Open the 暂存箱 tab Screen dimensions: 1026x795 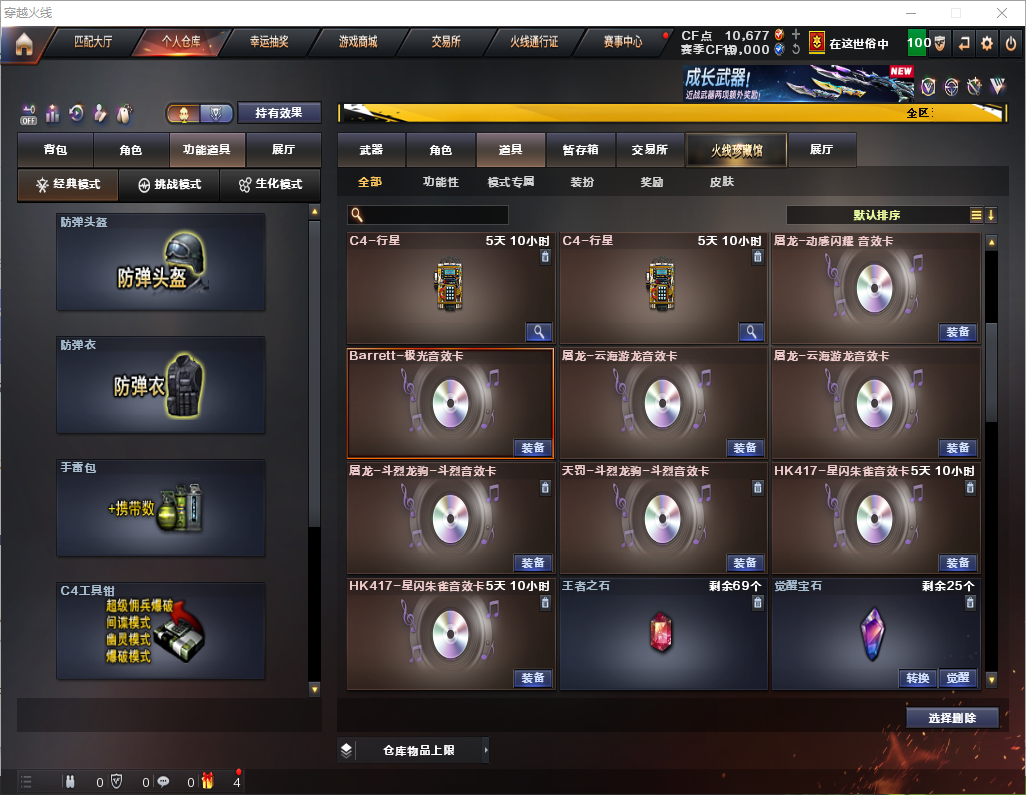(x=580, y=150)
